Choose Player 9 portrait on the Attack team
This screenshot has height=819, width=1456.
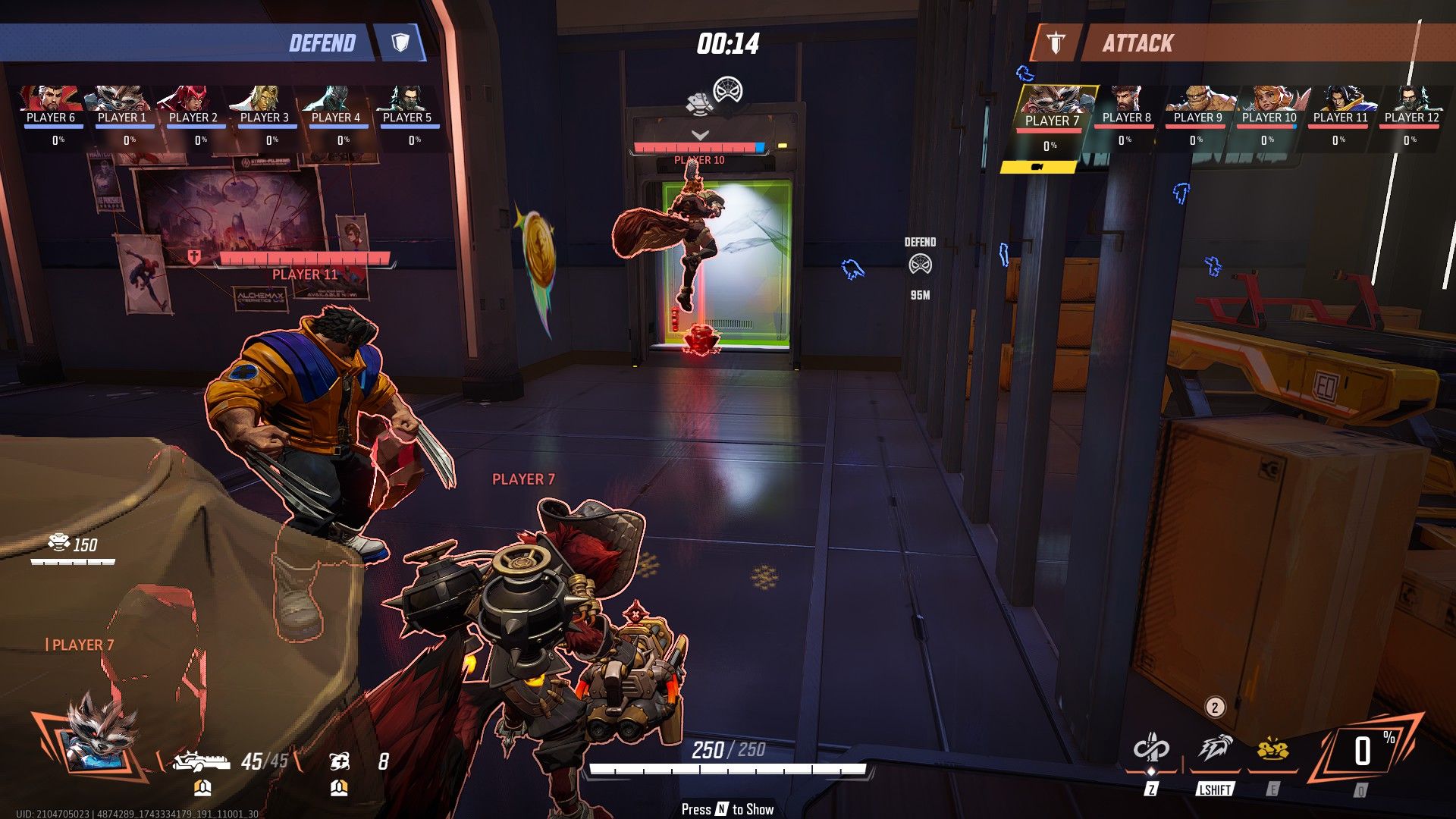(x=1197, y=99)
